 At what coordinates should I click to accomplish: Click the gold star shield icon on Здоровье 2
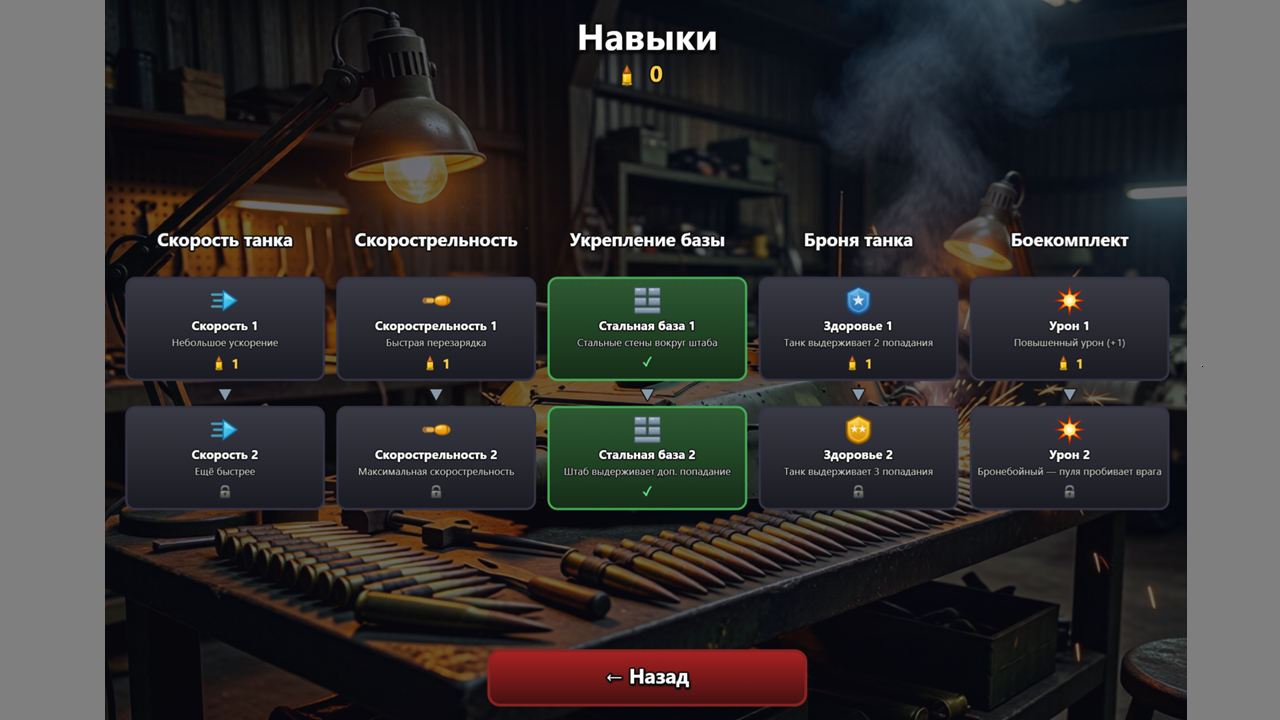858,428
